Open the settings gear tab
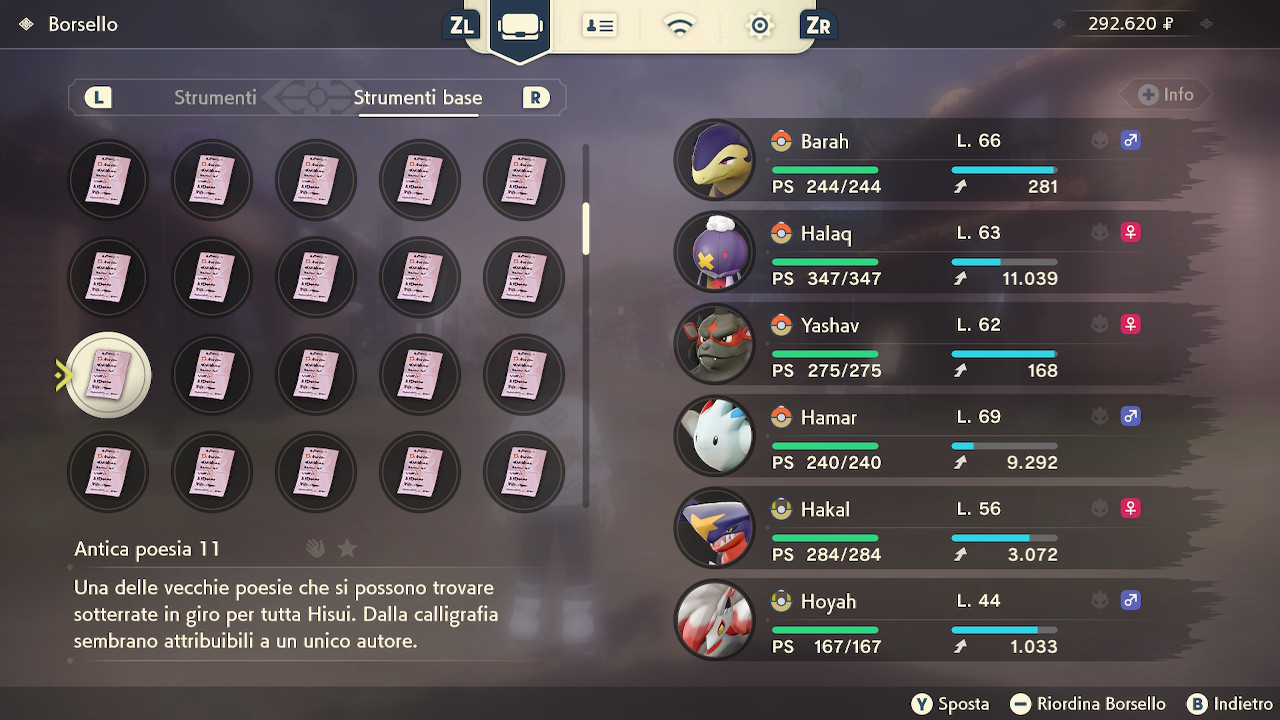 pos(760,25)
